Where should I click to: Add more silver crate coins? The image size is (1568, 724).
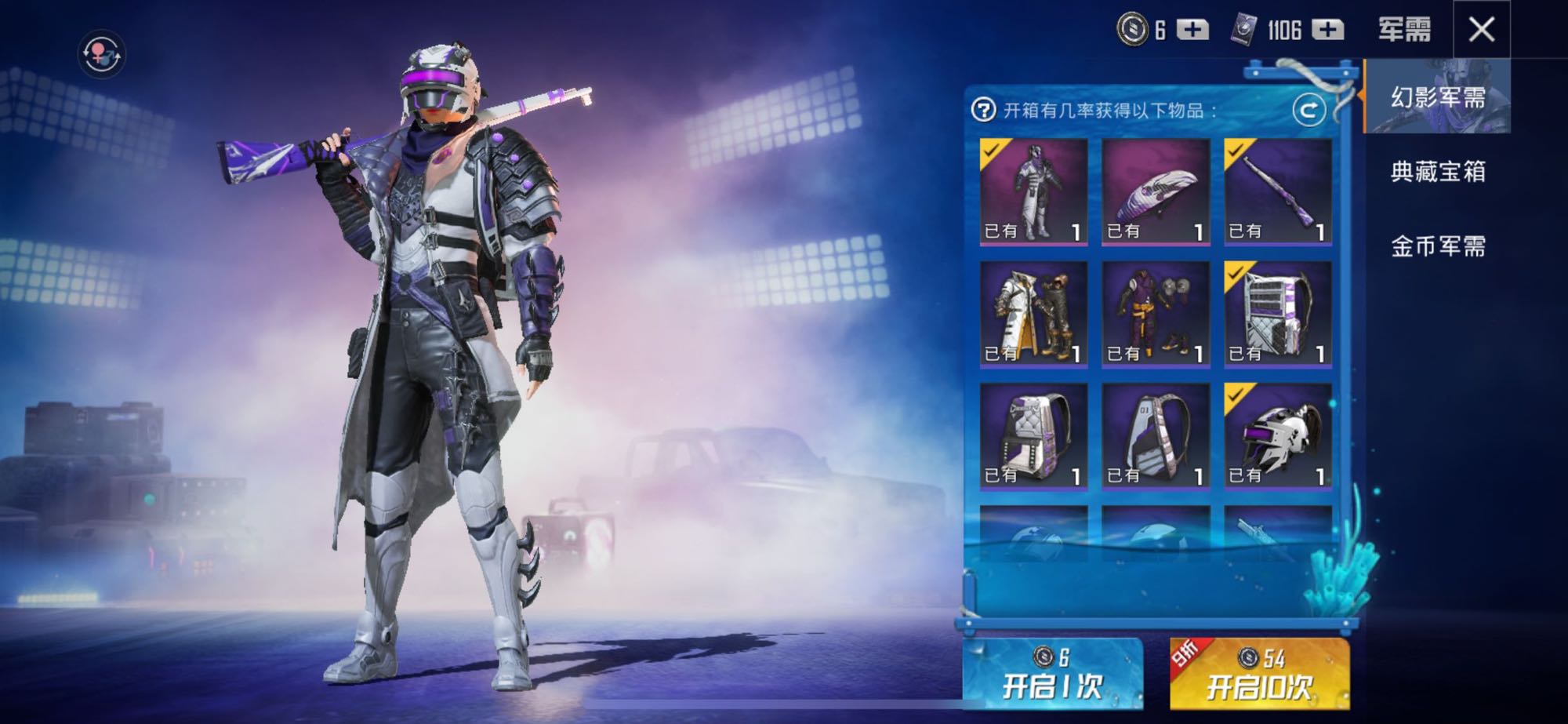pyautogui.click(x=1192, y=30)
